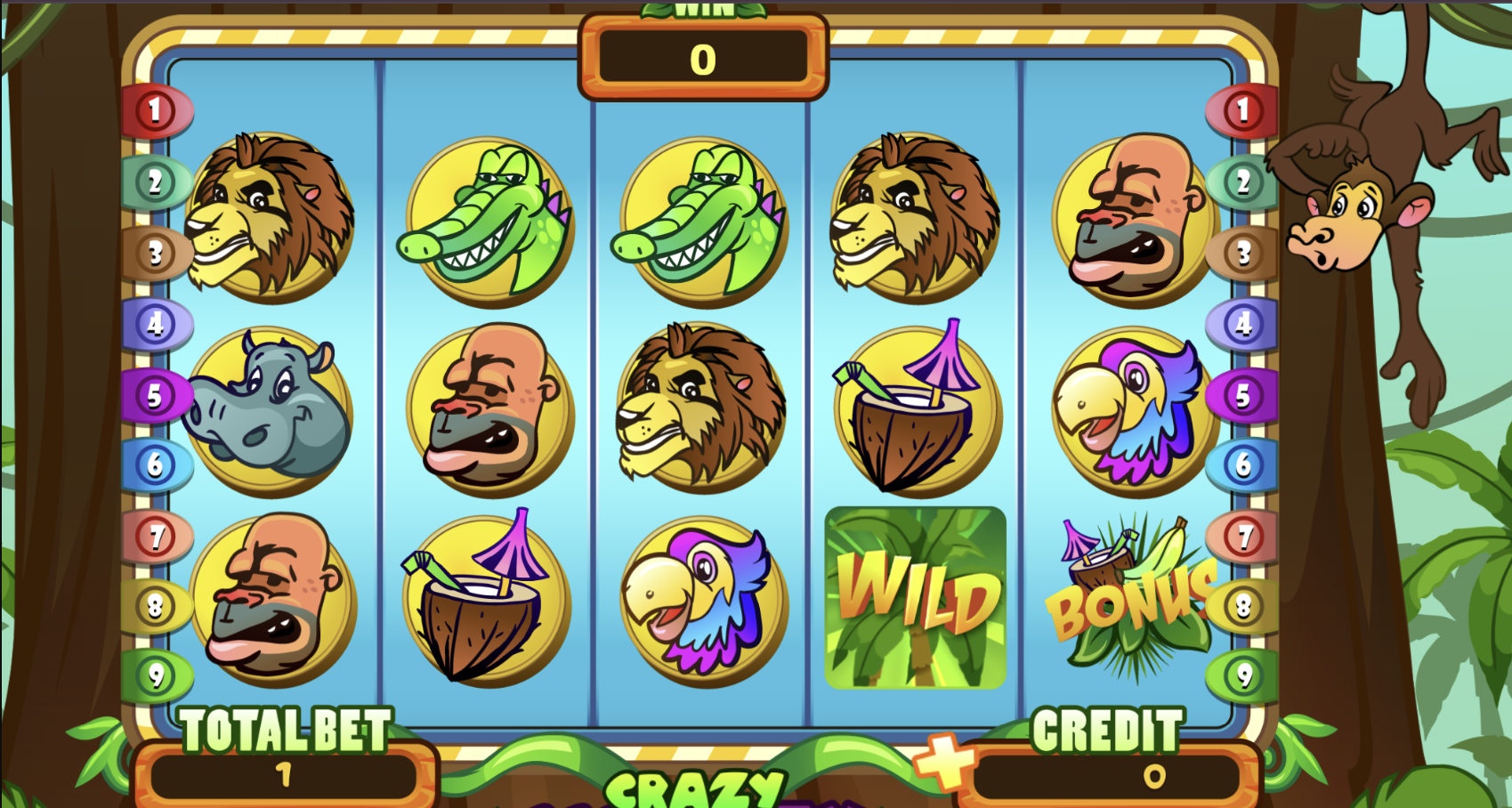Choose payline 5 marker beside the parrot reel
1512x808 pixels.
point(1242,395)
